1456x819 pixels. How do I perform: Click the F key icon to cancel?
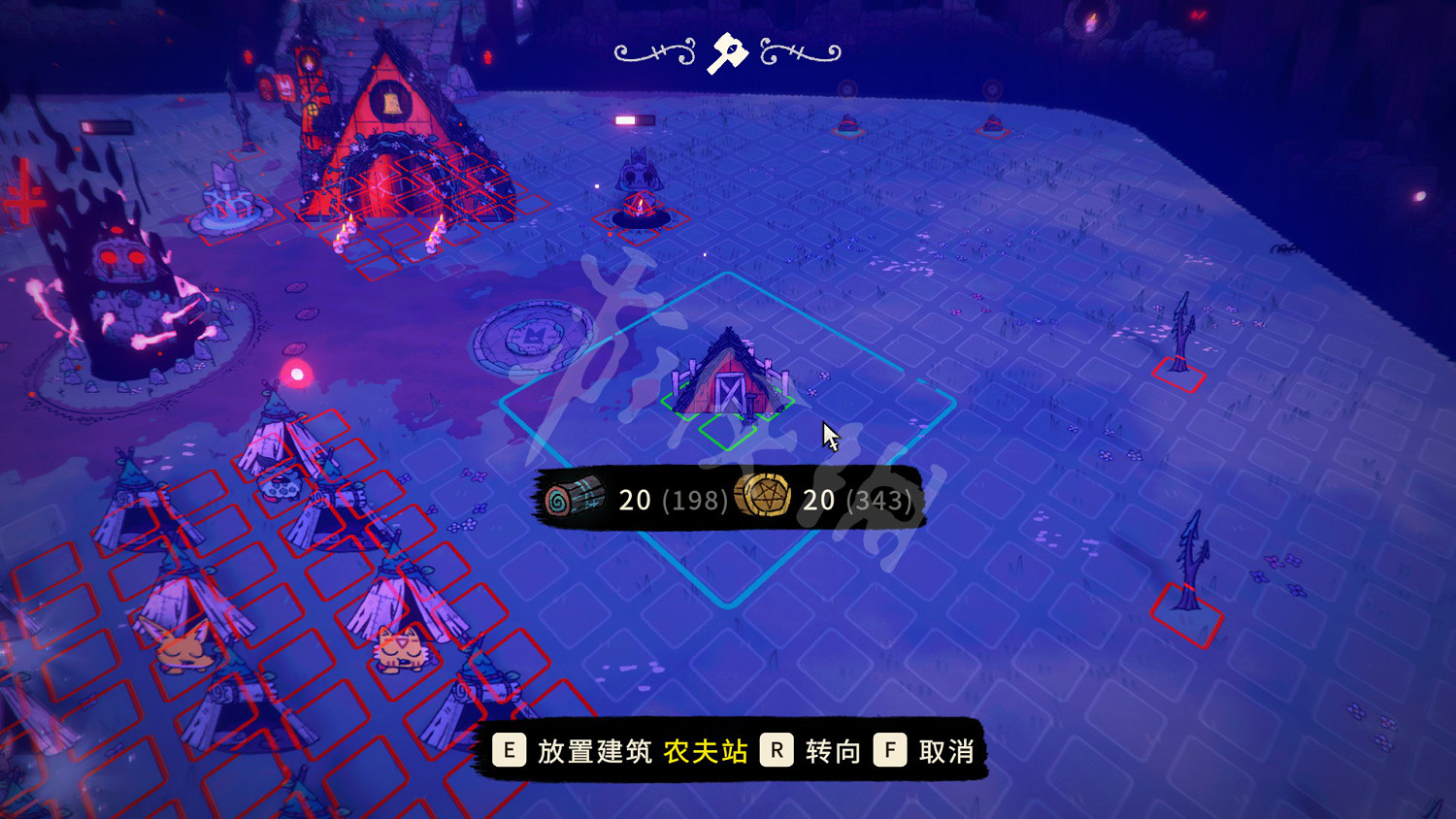(889, 749)
